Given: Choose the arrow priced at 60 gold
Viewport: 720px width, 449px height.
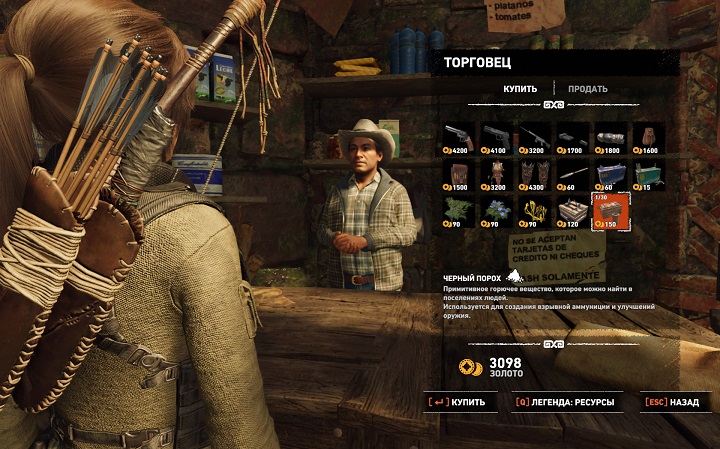Looking at the screenshot, I should click(574, 174).
